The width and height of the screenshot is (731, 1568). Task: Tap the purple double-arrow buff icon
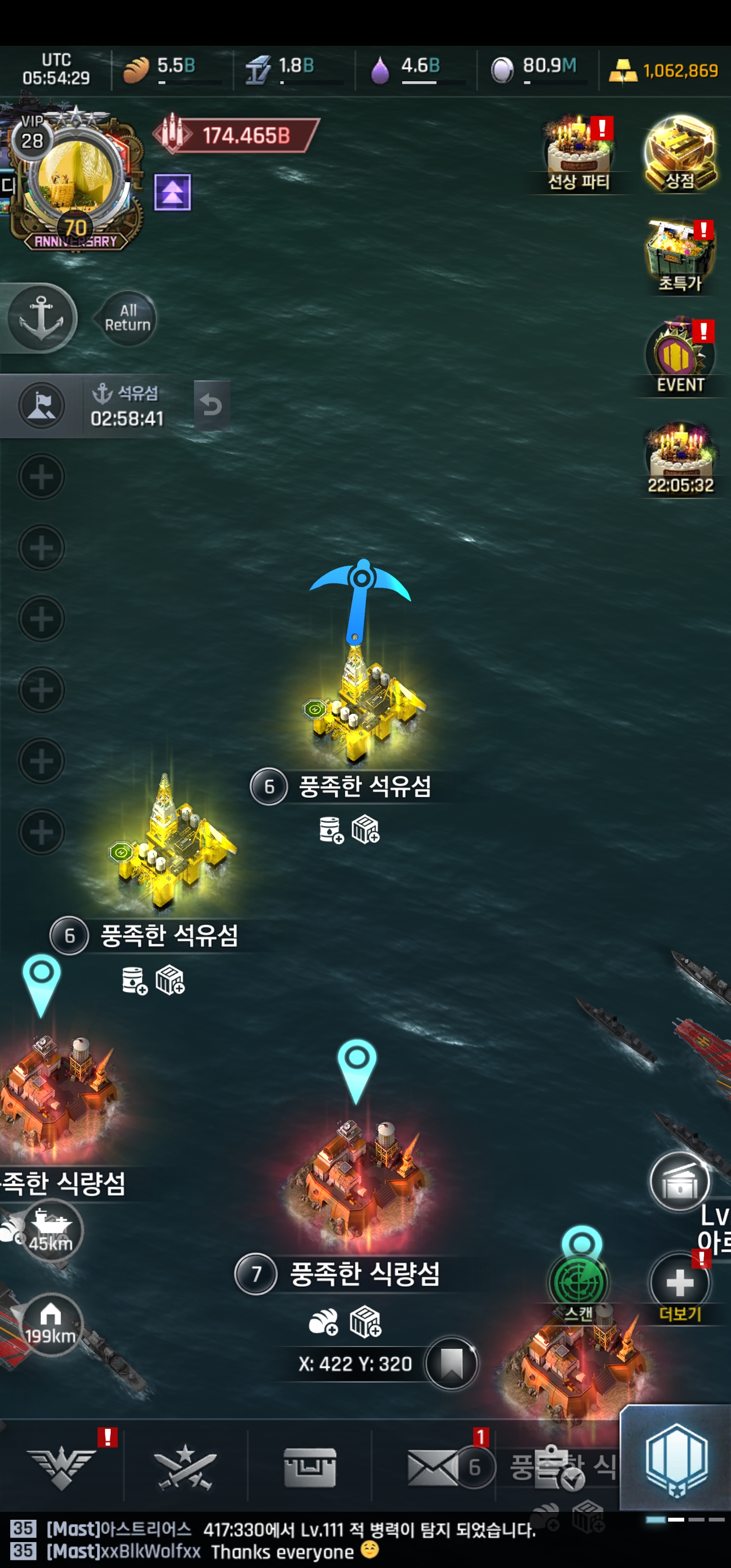[x=172, y=192]
